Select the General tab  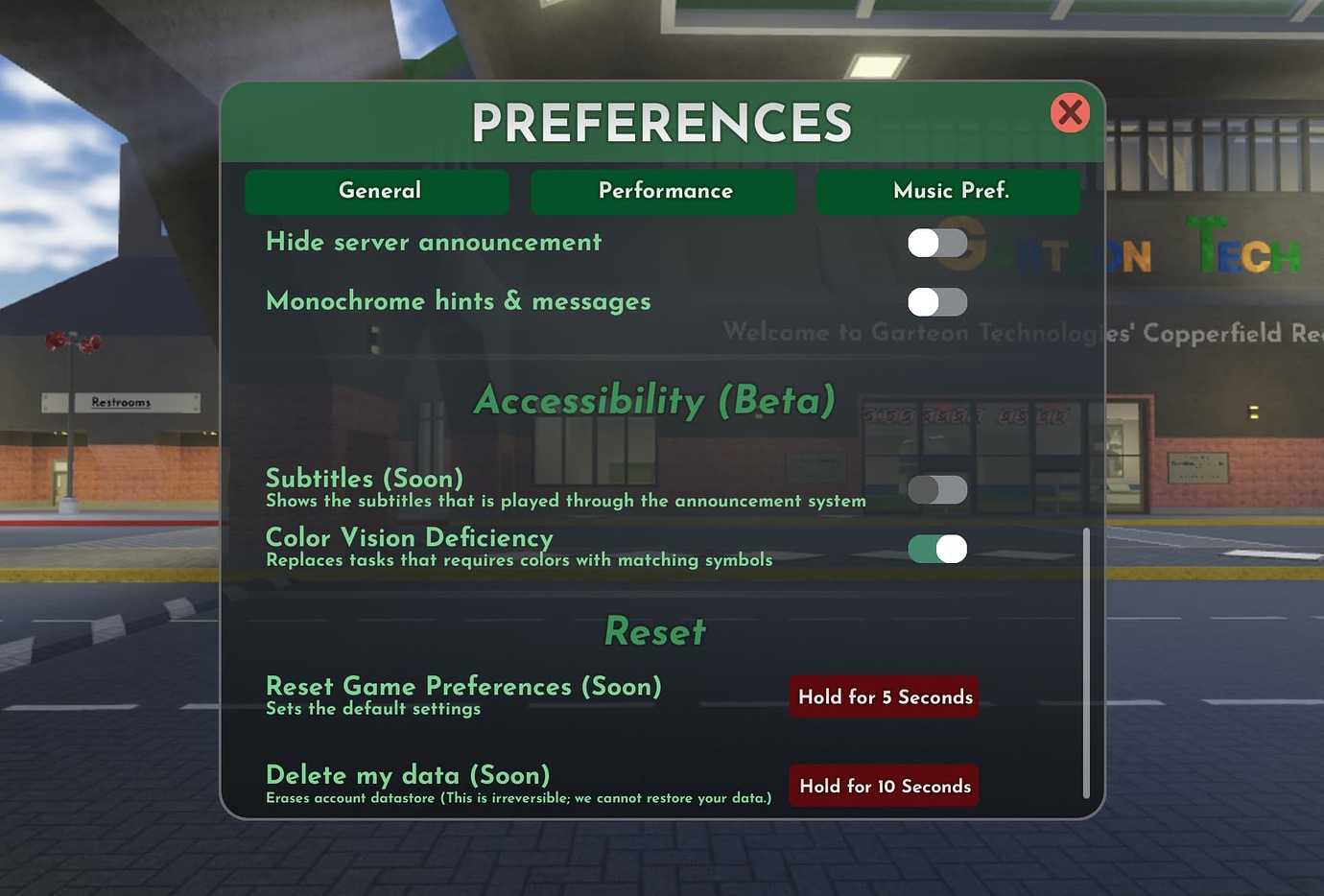pyautogui.click(x=377, y=191)
